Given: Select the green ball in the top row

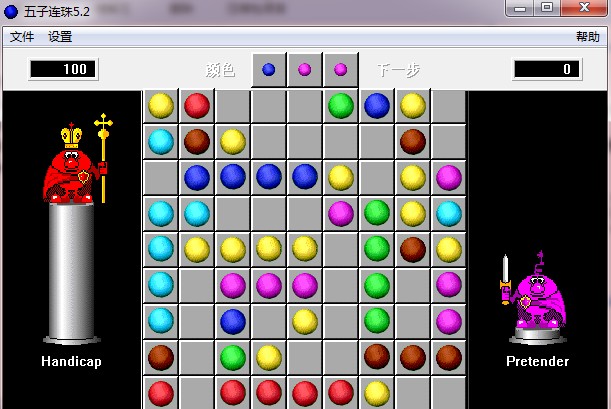Looking at the screenshot, I should point(341,105).
